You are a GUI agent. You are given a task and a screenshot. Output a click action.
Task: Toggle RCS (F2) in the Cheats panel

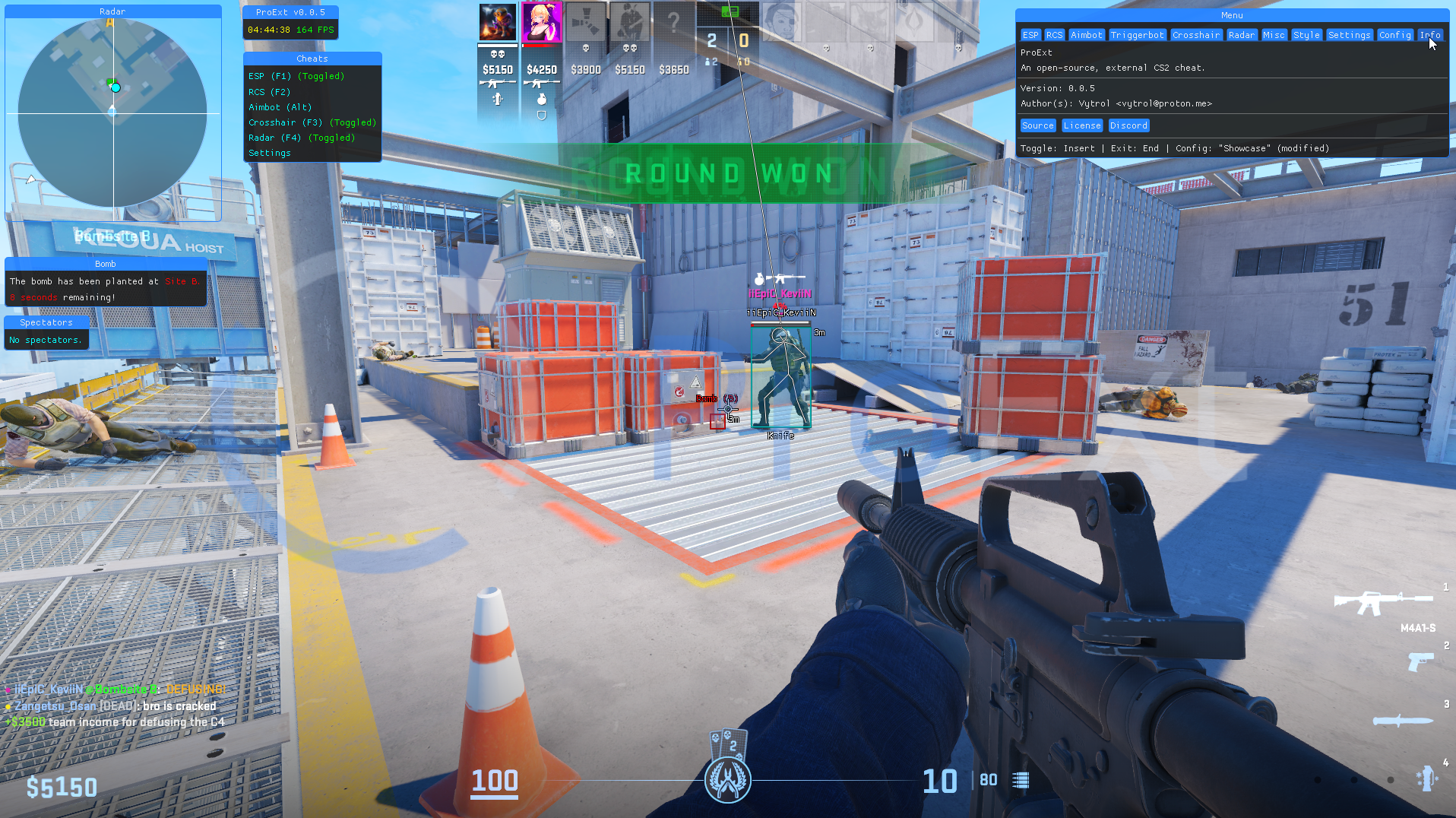click(268, 92)
